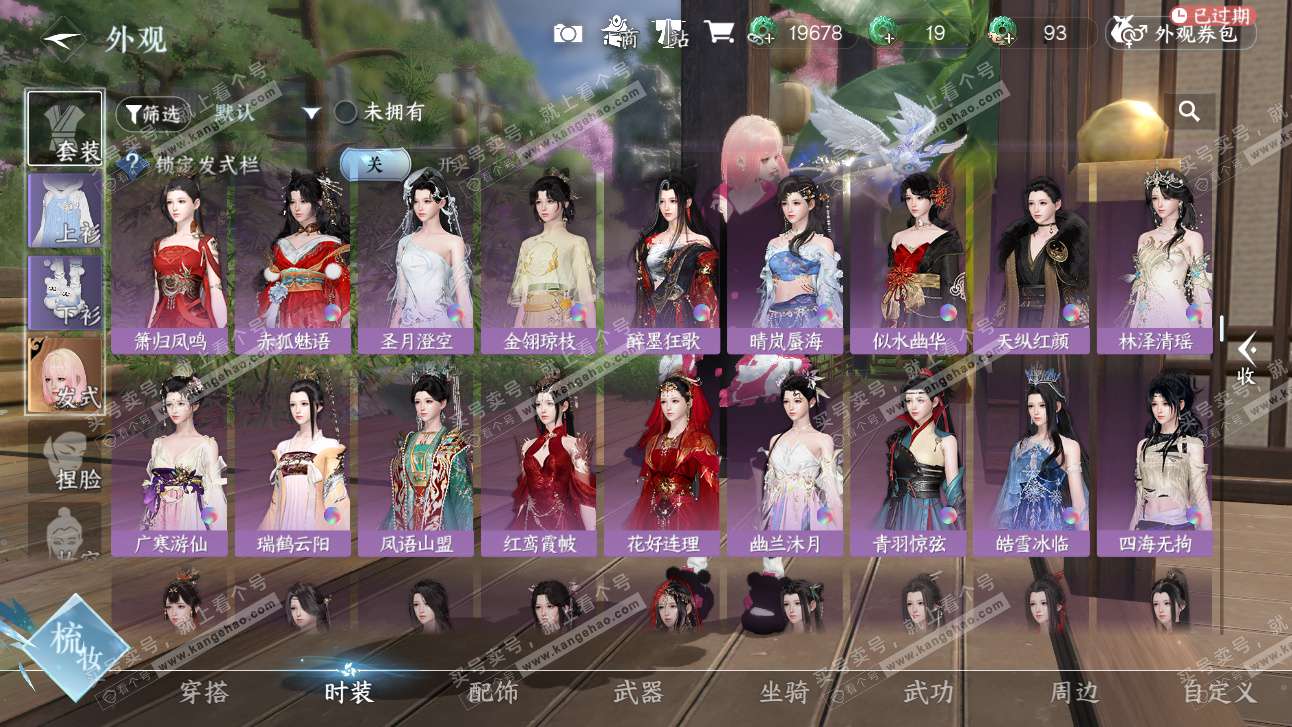Open the camera photo mode icon

(x=568, y=34)
